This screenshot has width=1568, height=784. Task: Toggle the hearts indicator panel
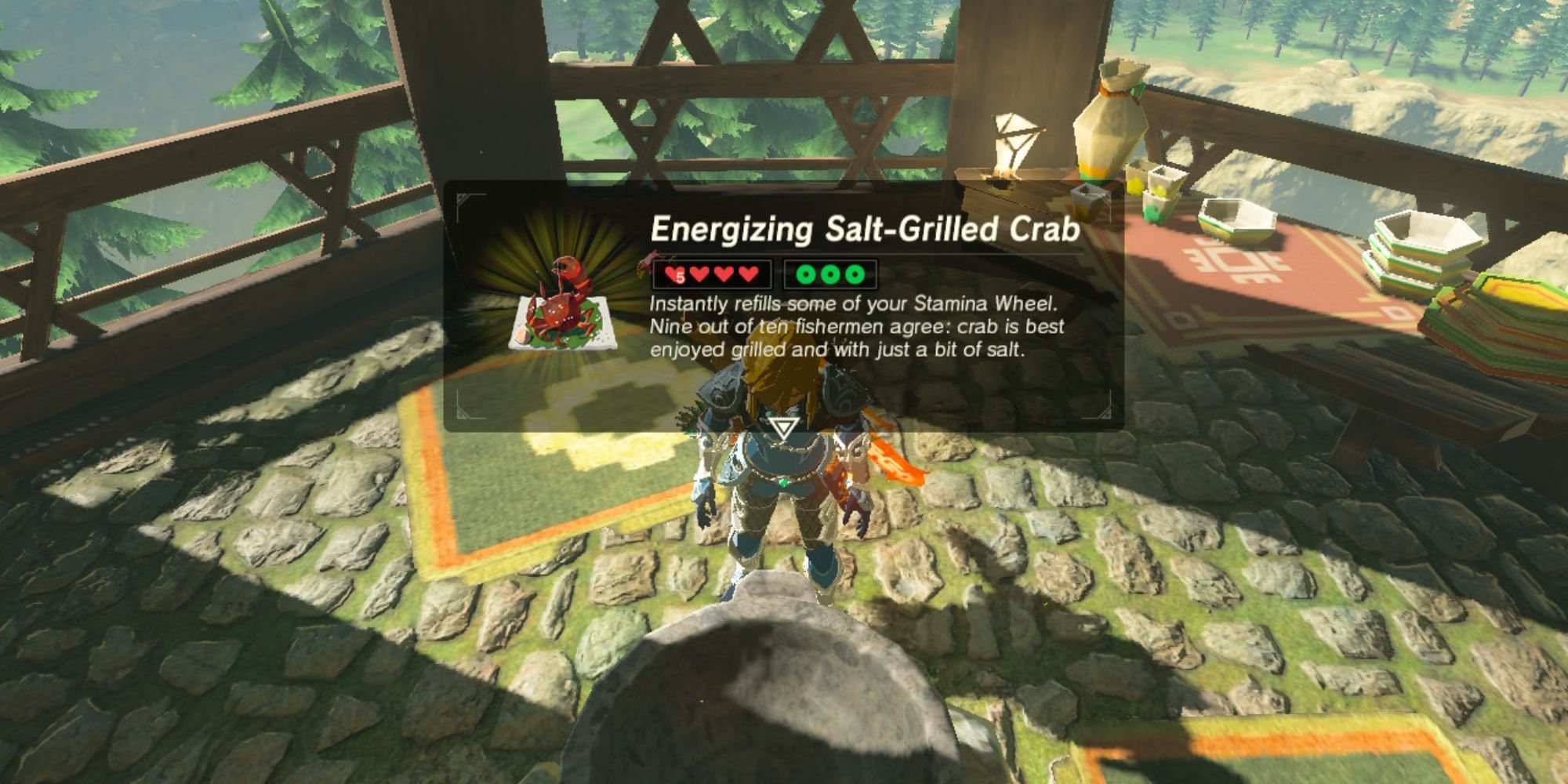(x=710, y=274)
